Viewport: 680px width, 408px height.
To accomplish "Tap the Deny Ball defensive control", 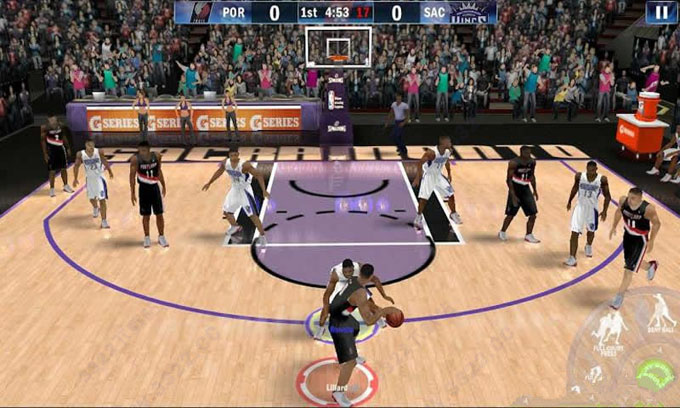I will click(660, 313).
